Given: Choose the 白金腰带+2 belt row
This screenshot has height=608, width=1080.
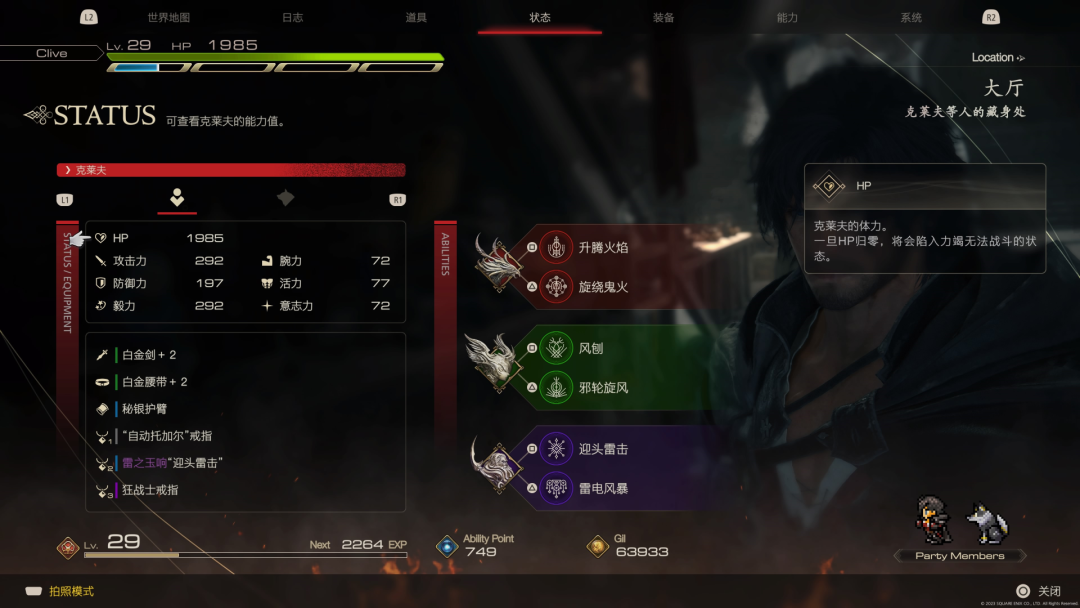Looking at the screenshot, I should click(155, 382).
